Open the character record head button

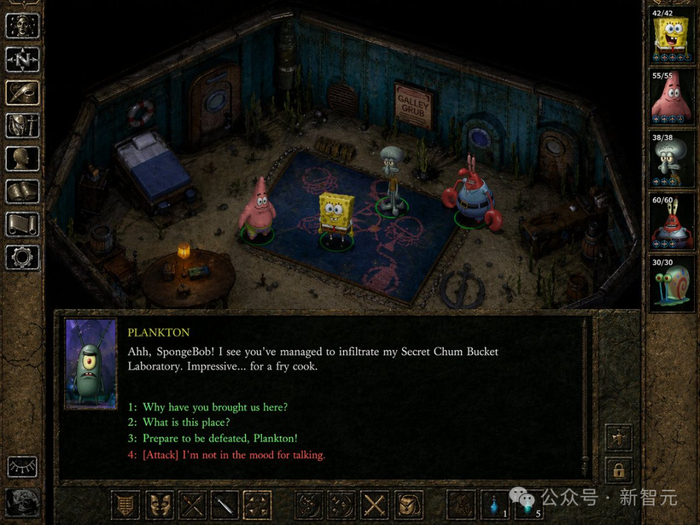point(22,158)
